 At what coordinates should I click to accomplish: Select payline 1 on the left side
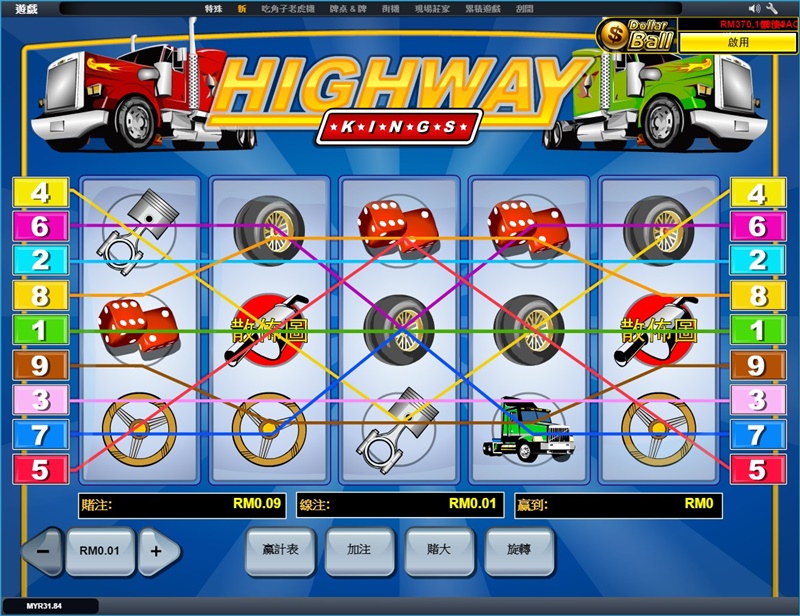click(39, 330)
